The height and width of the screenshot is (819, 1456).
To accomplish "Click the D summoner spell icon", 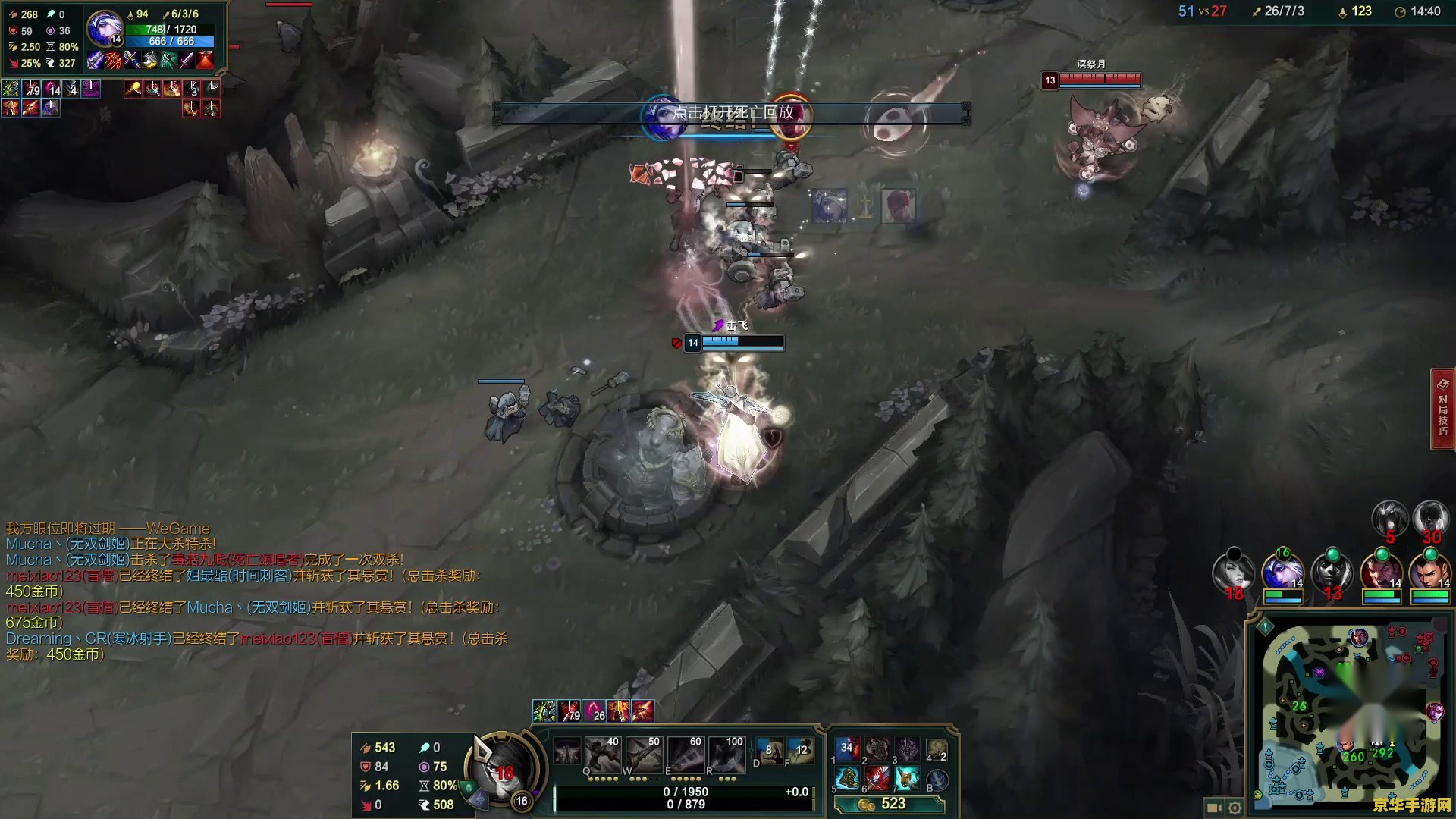I will click(x=769, y=751).
